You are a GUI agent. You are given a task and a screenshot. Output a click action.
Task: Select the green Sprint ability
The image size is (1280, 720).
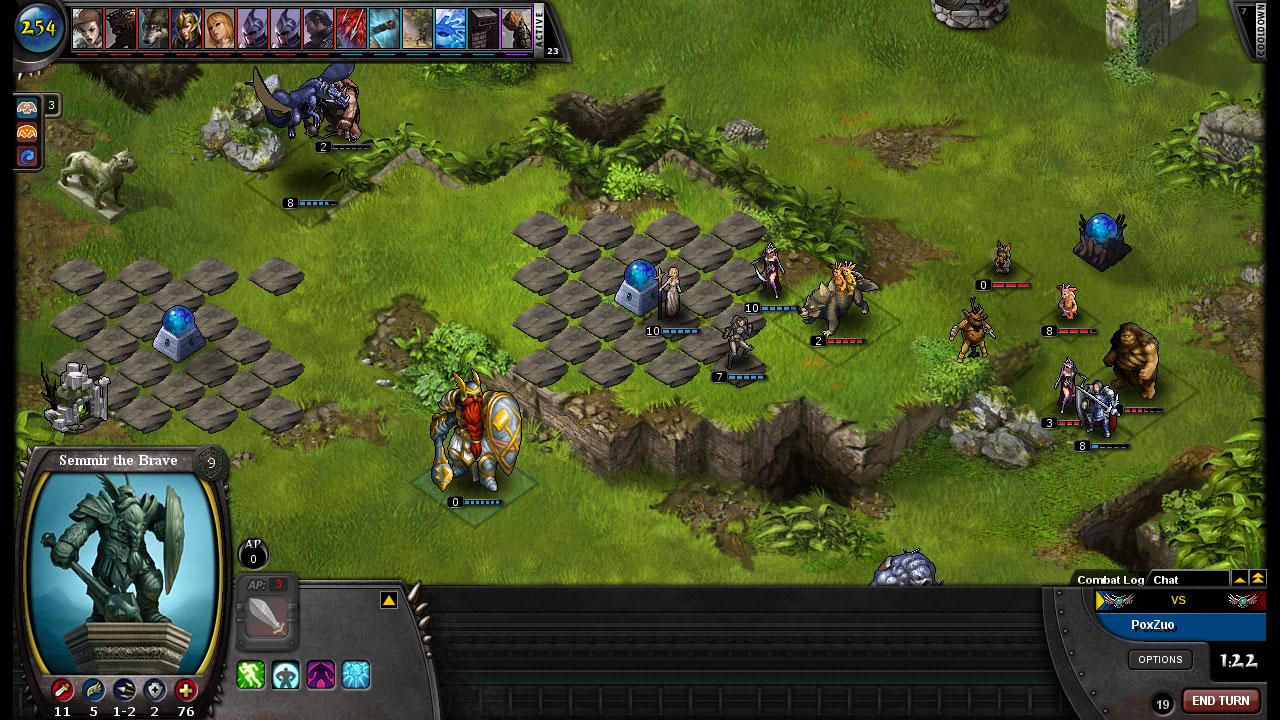250,675
